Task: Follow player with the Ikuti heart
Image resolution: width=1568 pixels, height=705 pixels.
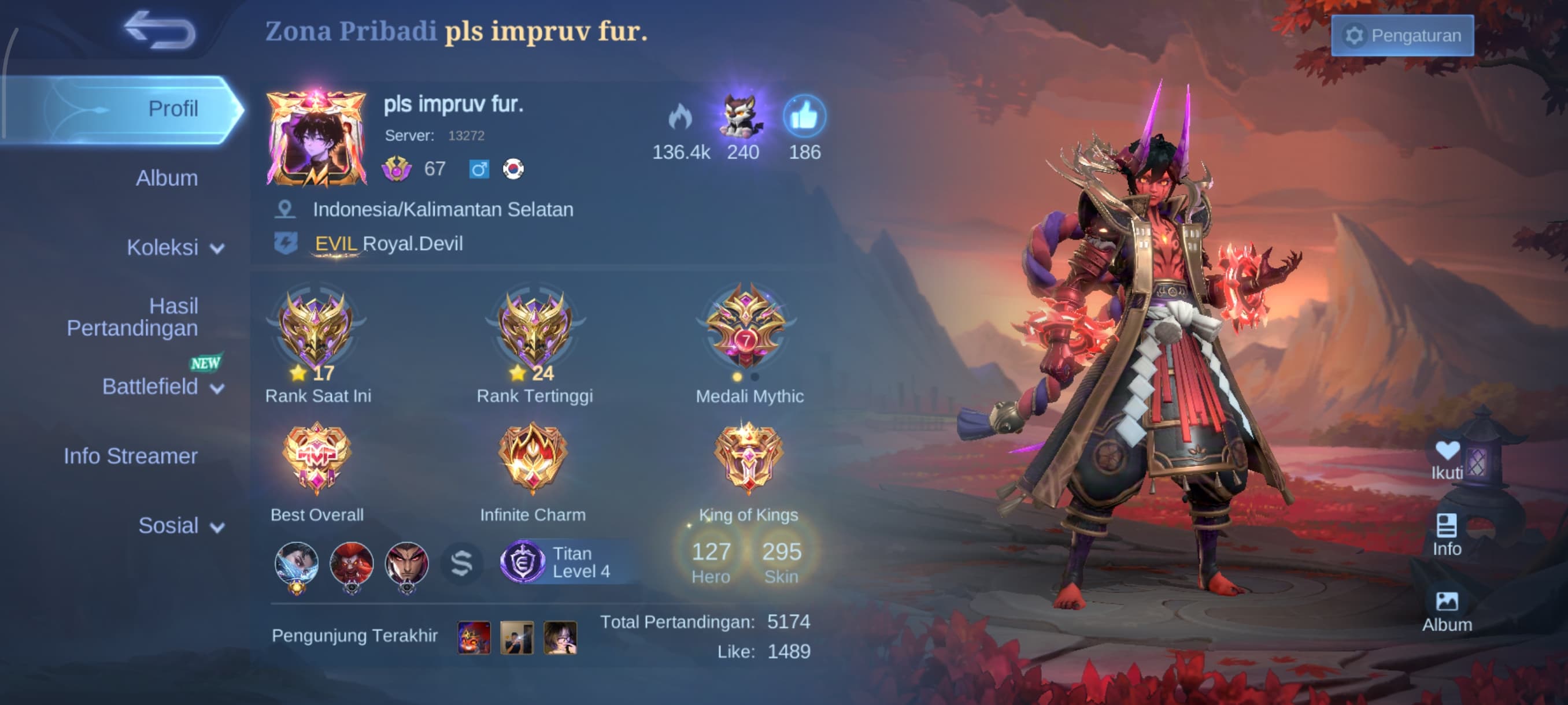Action: click(x=1446, y=459)
